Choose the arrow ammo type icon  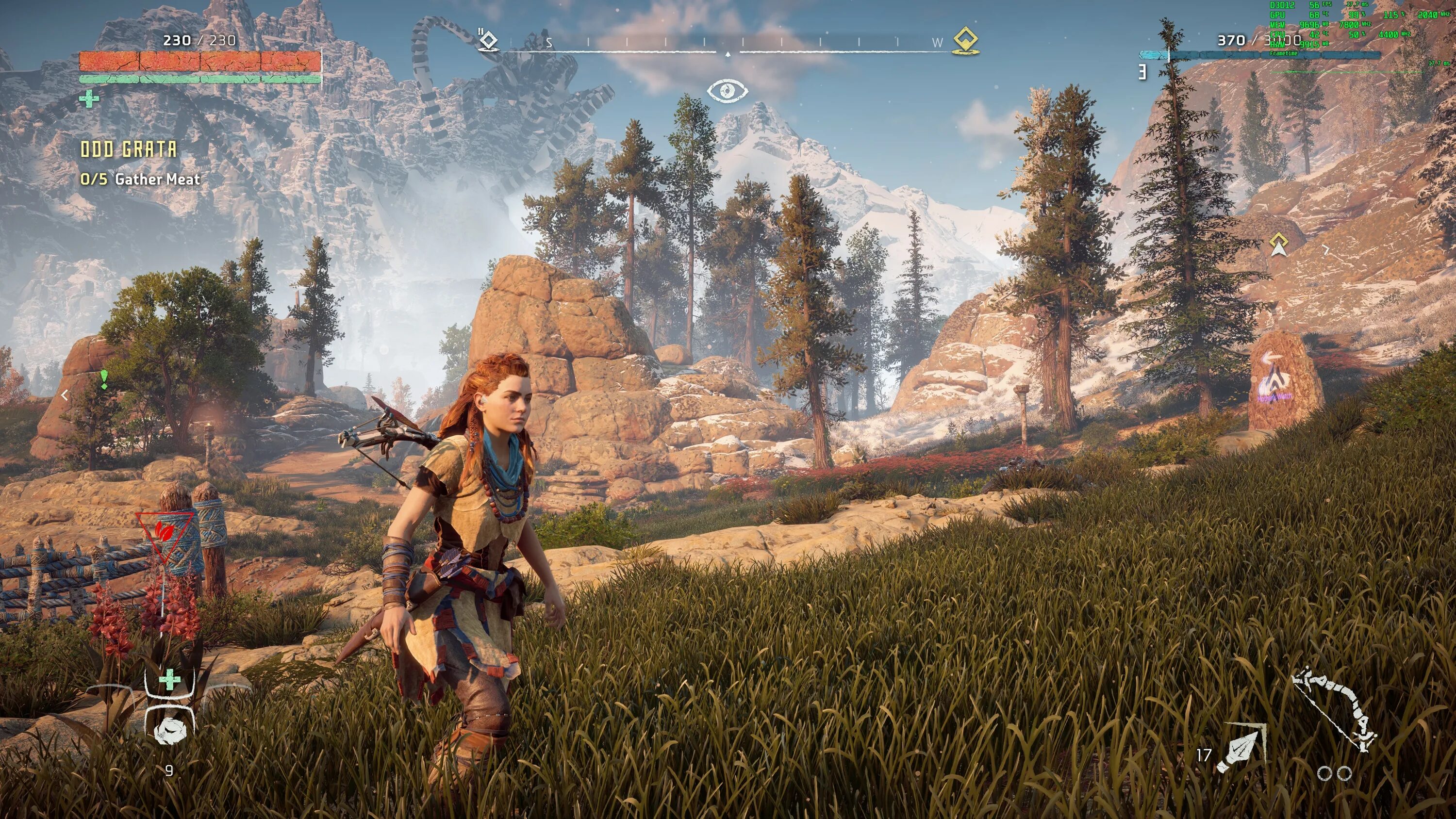pyautogui.click(x=1241, y=750)
